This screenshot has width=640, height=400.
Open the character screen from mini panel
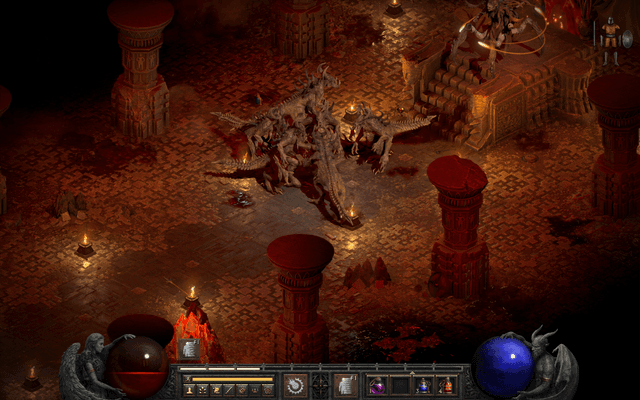click(x=190, y=389)
